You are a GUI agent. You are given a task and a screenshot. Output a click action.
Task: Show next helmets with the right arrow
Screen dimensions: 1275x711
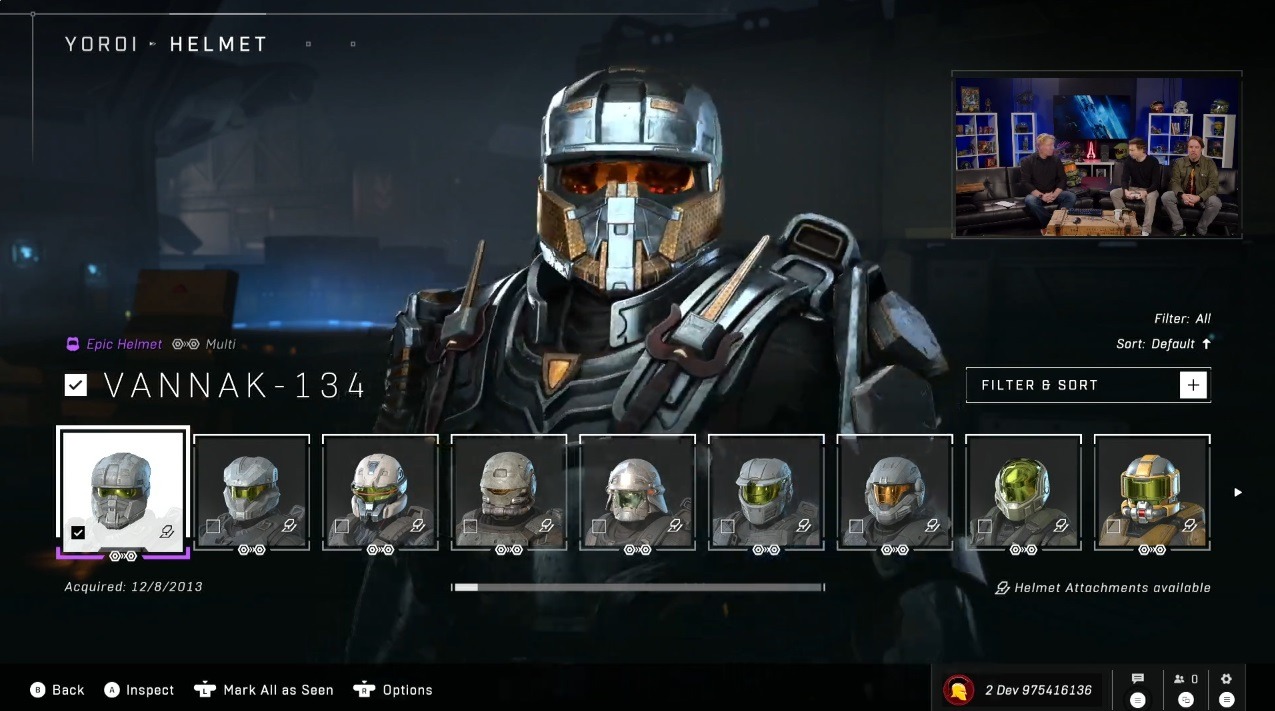(x=1238, y=492)
